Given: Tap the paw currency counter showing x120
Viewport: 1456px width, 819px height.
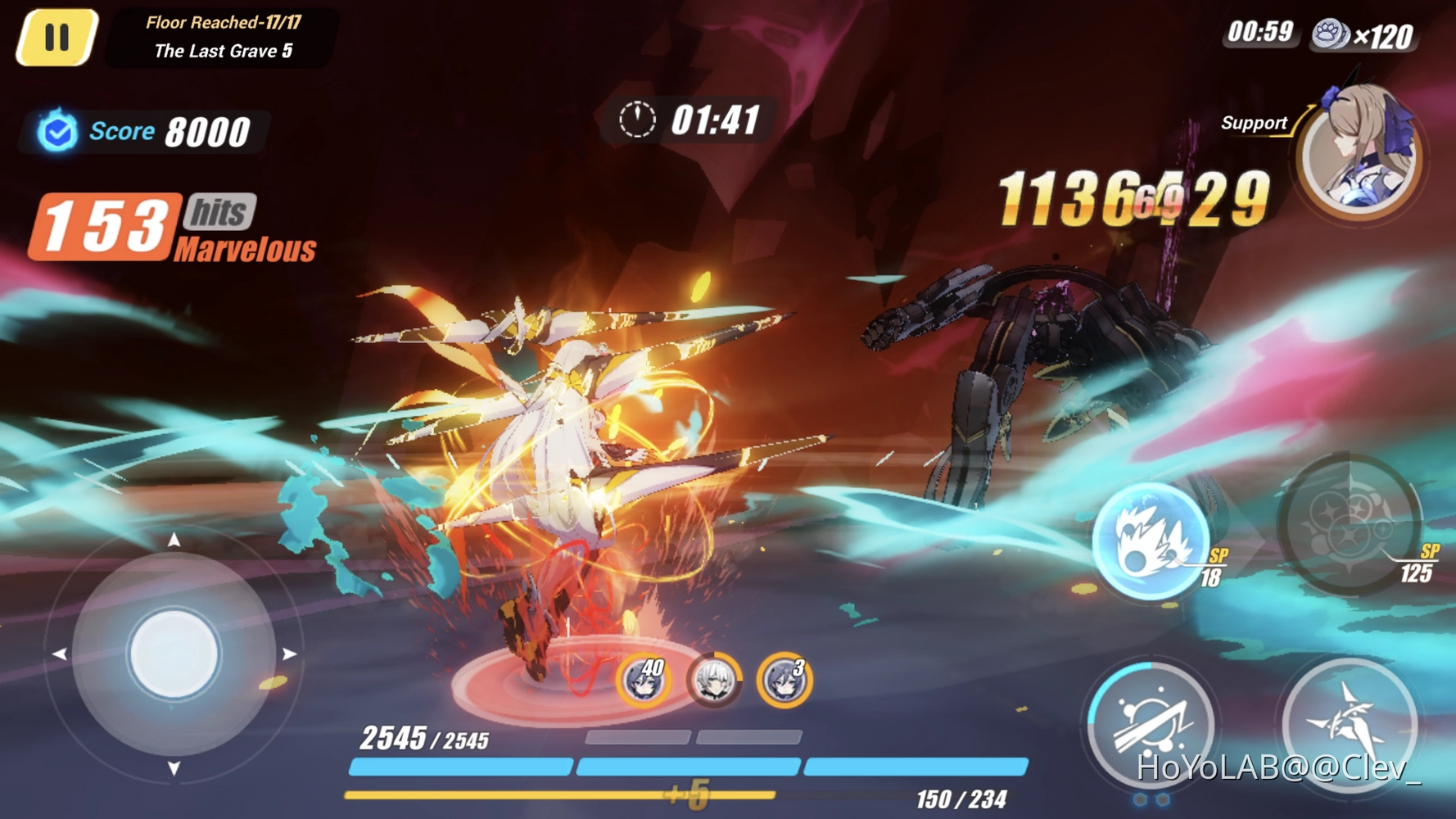Looking at the screenshot, I should [x=1368, y=34].
